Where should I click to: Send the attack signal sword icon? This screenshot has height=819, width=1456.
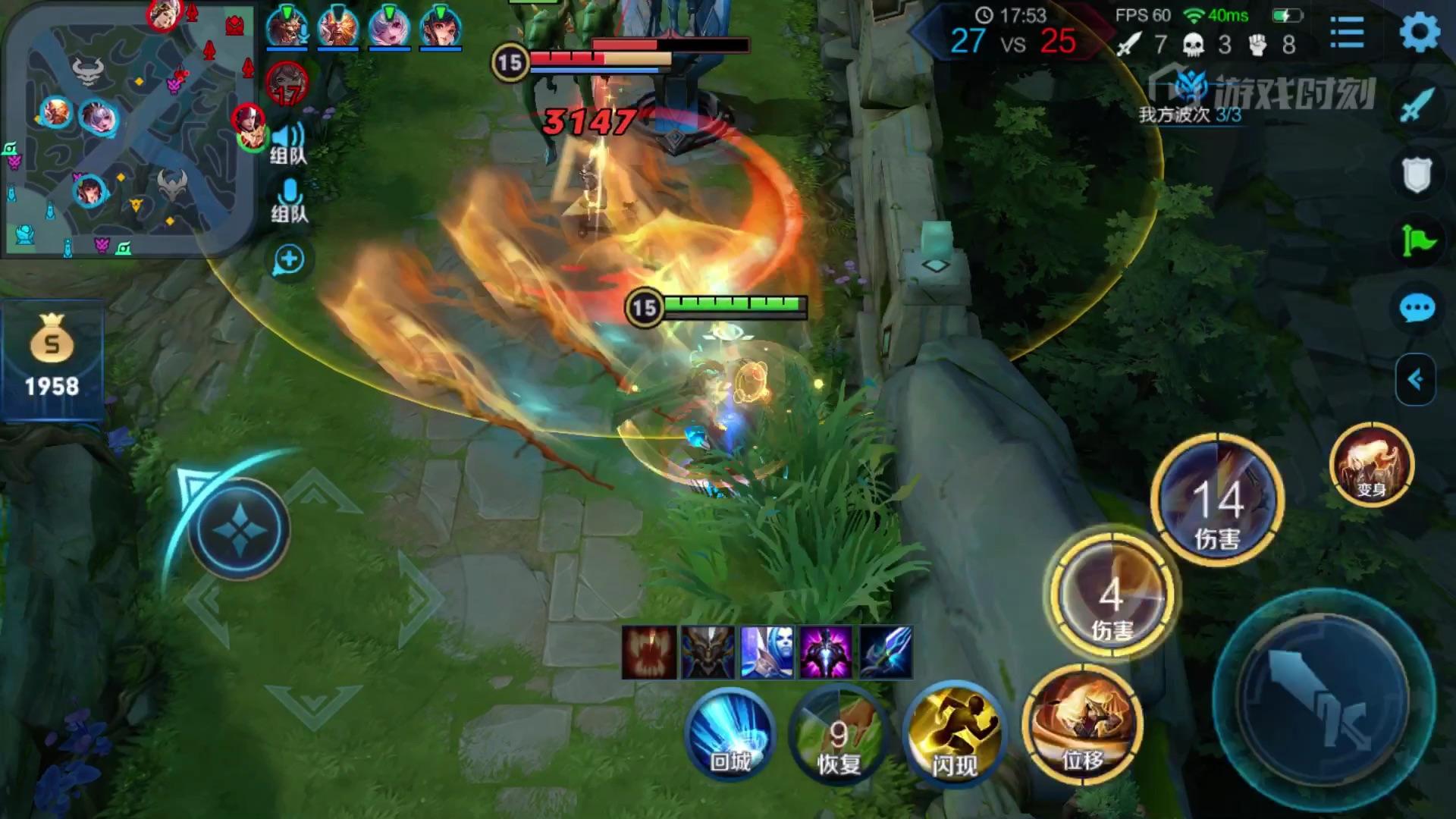pos(1417,105)
